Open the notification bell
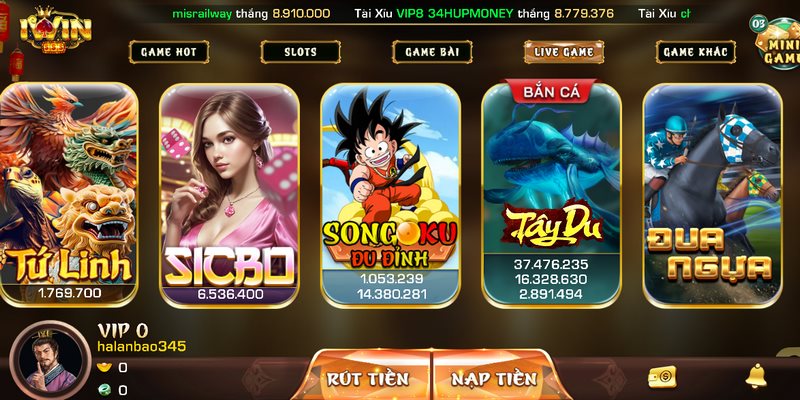Image resolution: width=800 pixels, height=400 pixels. tap(756, 376)
